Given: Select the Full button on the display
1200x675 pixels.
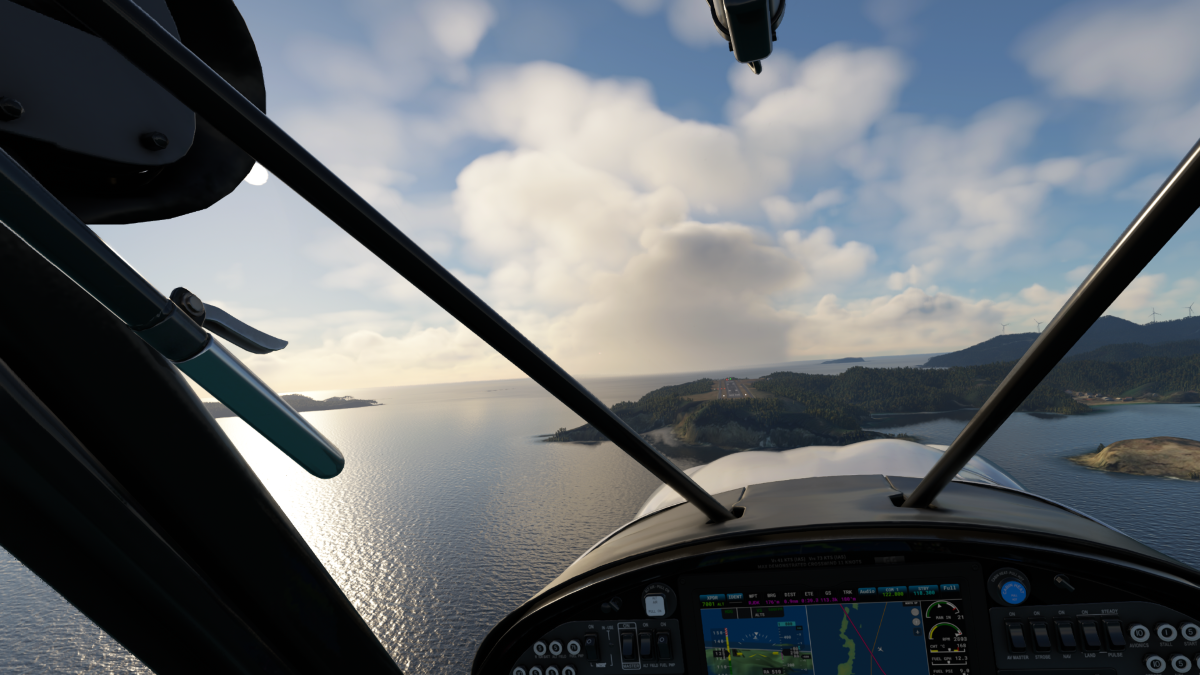Looking at the screenshot, I should [949, 588].
